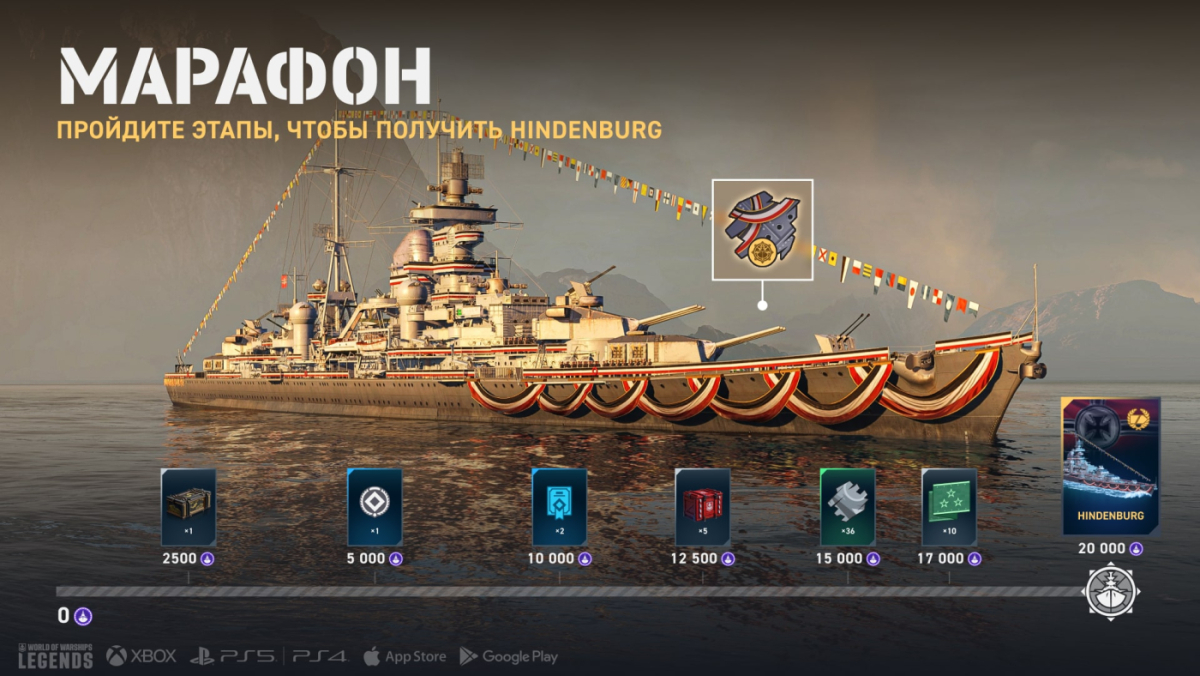The image size is (1200, 676).
Task: Select the dark crate reward at 2500
Action: [188, 506]
